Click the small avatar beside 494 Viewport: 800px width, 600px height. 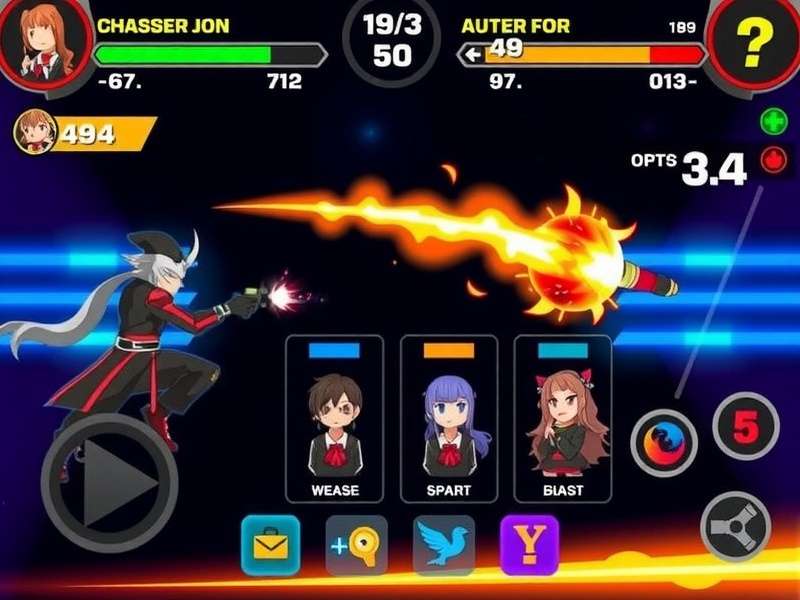[x=36, y=132]
